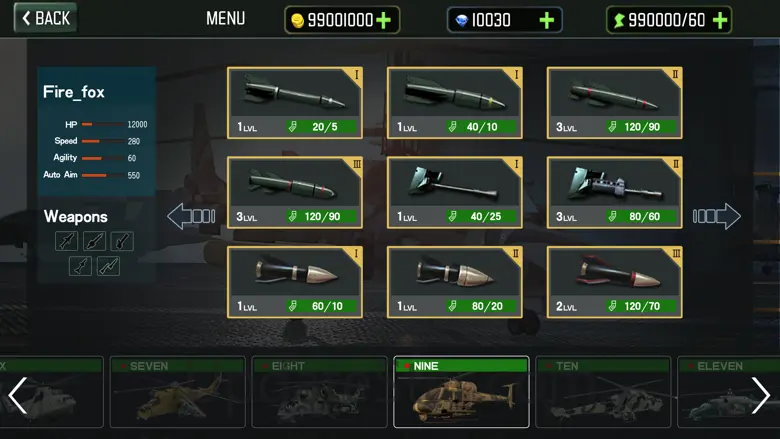780x439 pixels.
Task: Select the NINE helicopter thumbnail
Action: [461, 393]
